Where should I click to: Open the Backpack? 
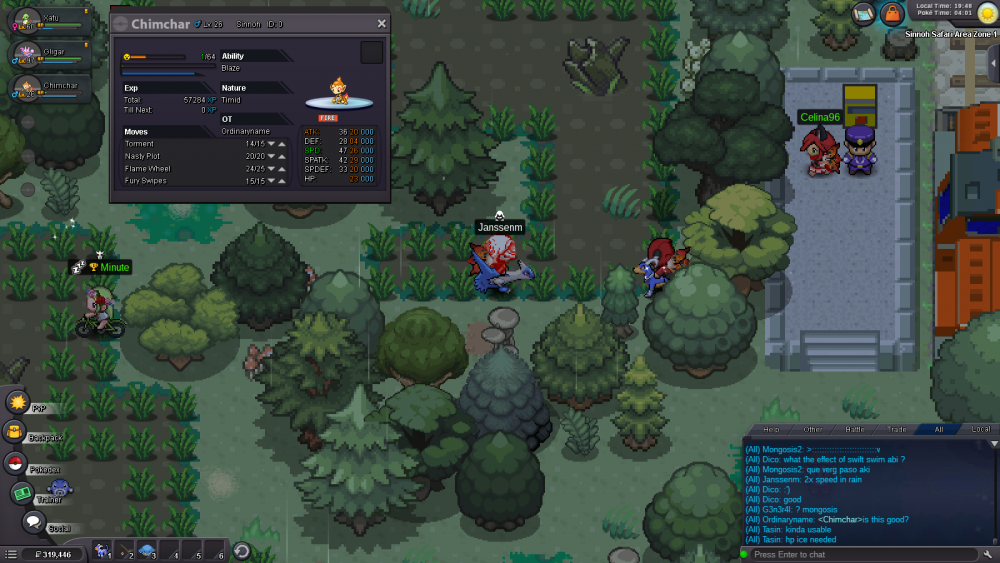click(x=15, y=432)
